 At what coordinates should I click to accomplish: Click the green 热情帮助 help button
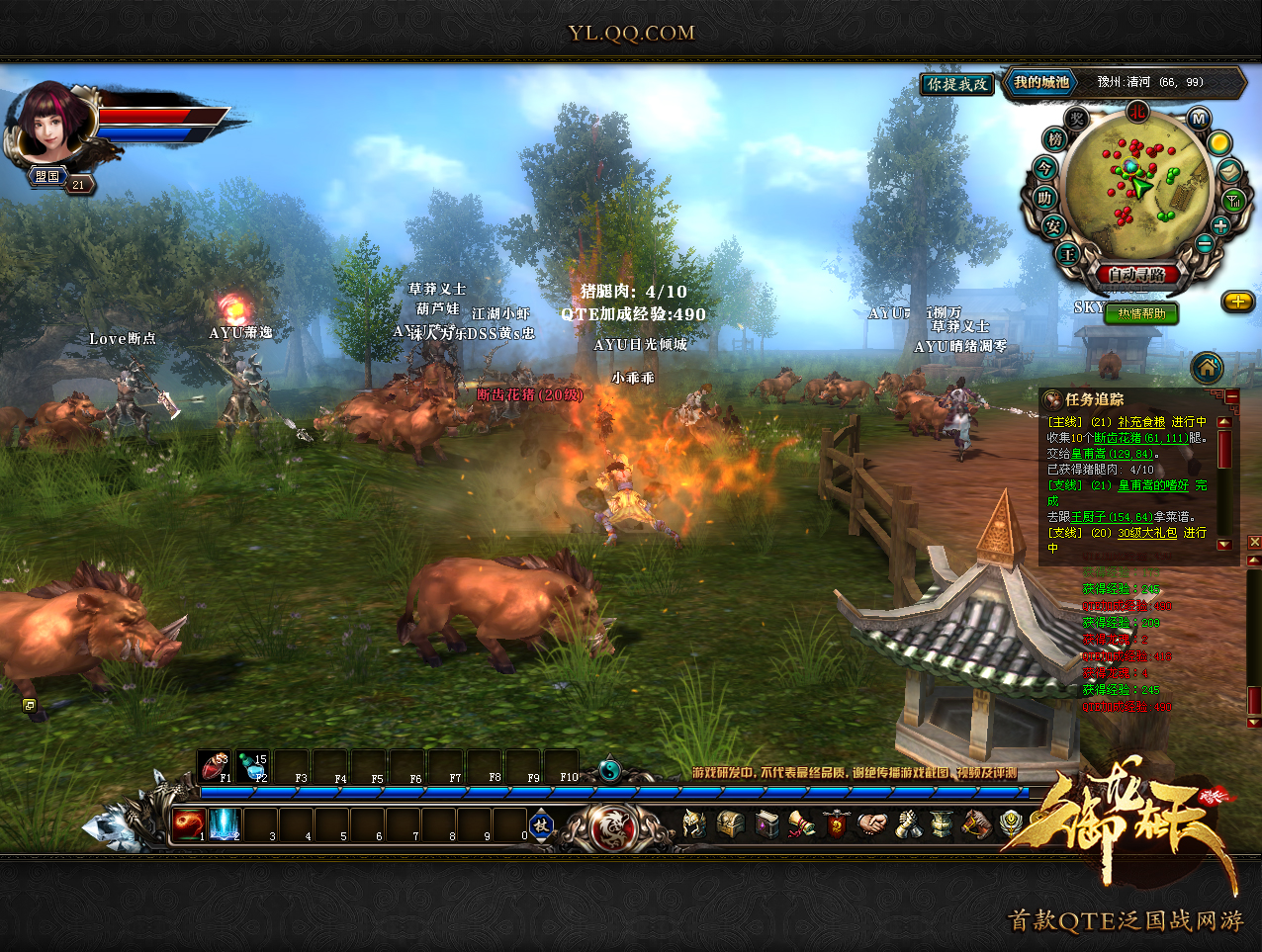(1141, 313)
